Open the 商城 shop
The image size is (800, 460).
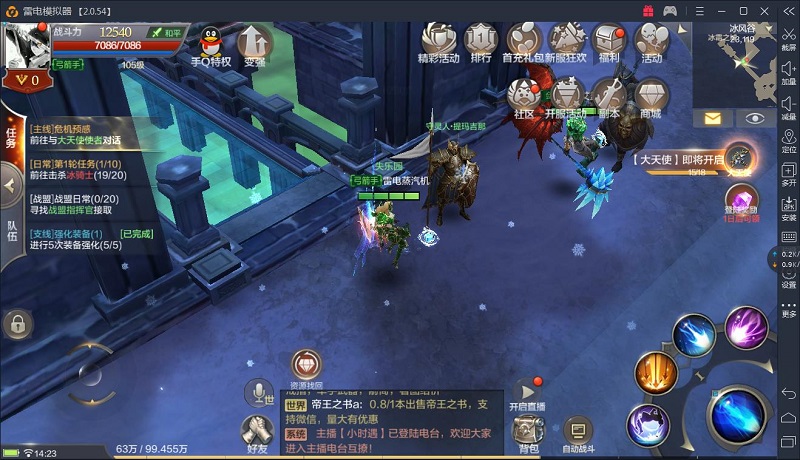(651, 96)
